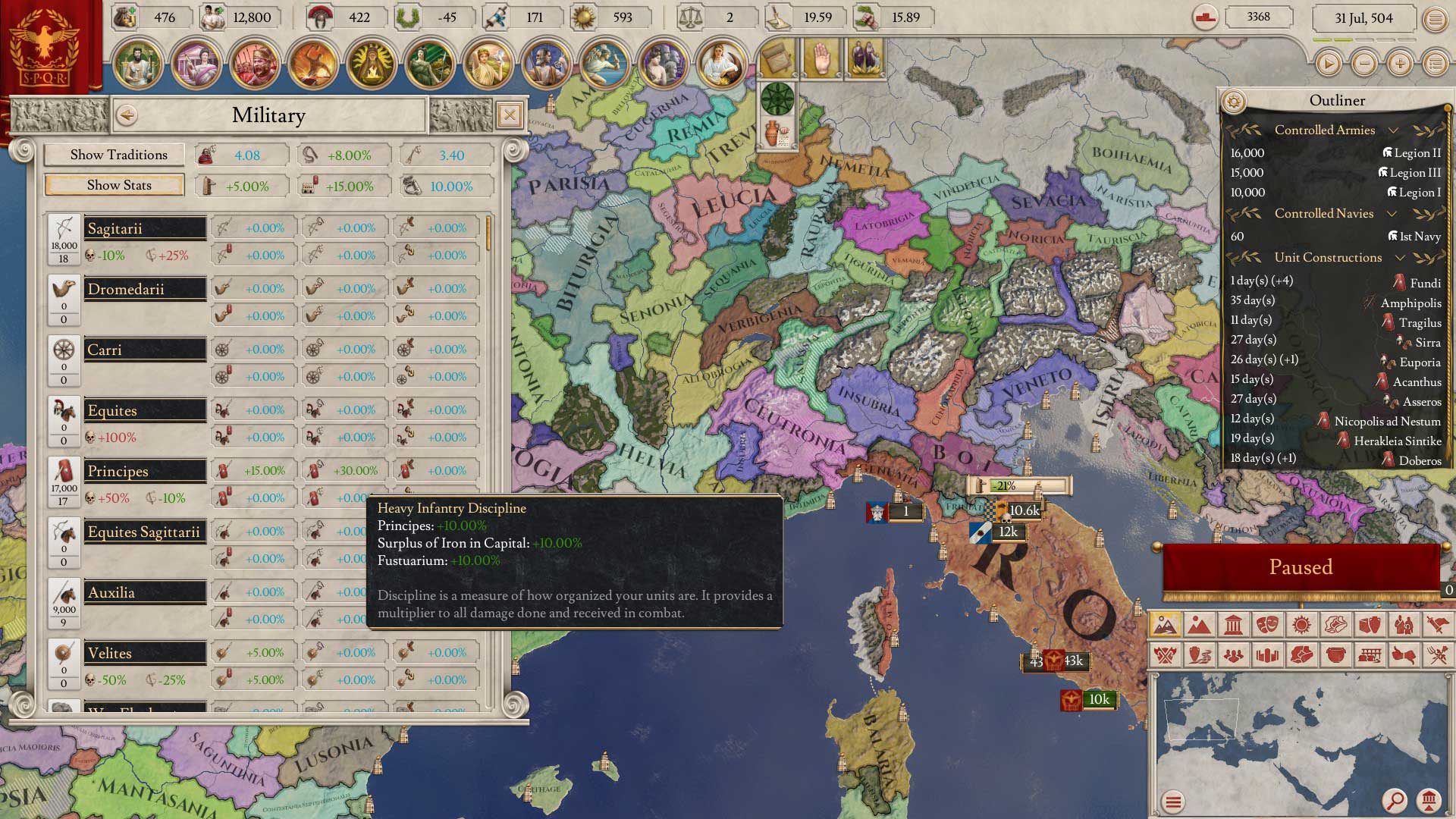This screenshot has height=819, width=1456.
Task: Collapse the Controlled Navies section
Action: (1392, 214)
